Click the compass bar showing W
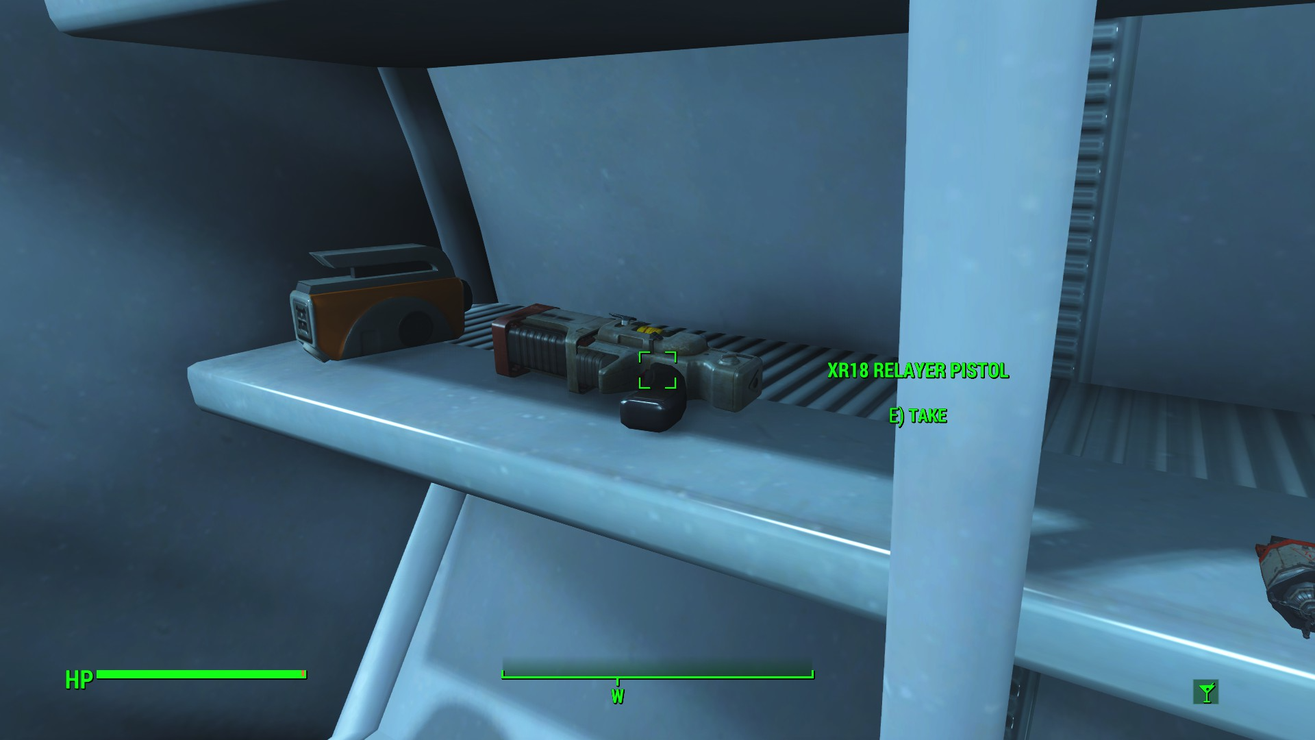Viewport: 1315px width, 740px height. click(x=657, y=676)
